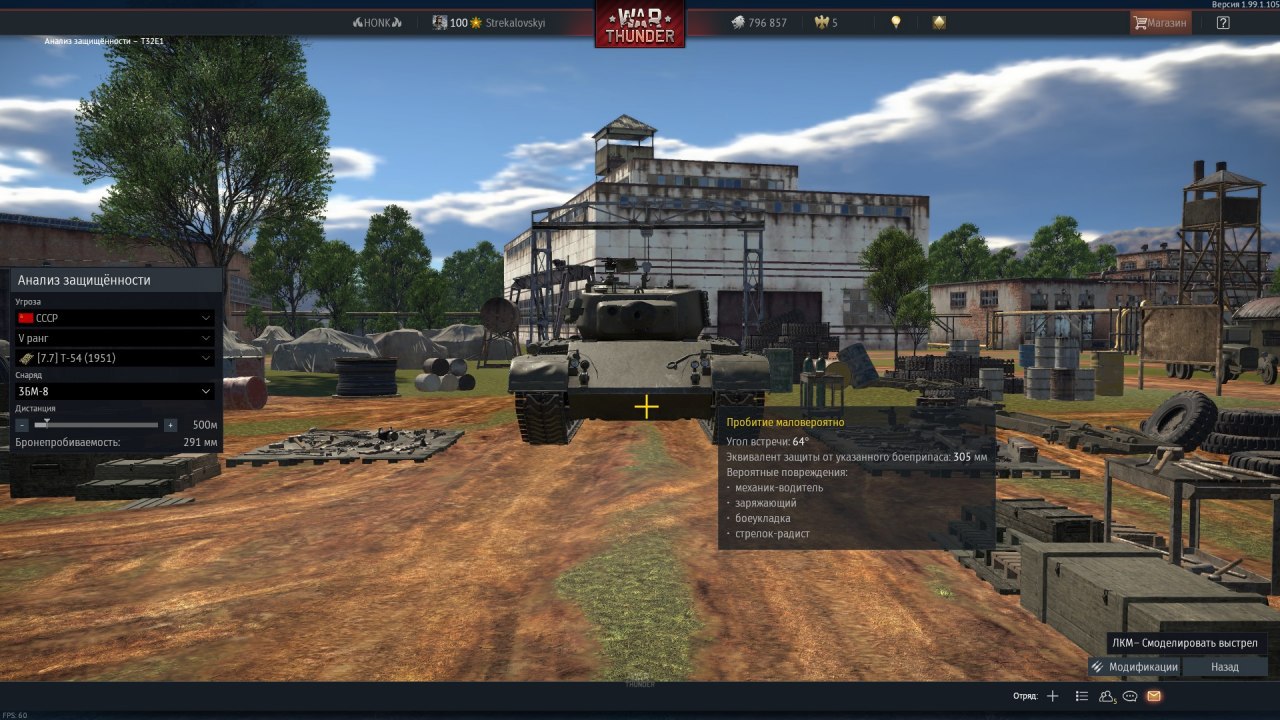Open the question mark help button
The image size is (1280, 720).
click(1223, 22)
